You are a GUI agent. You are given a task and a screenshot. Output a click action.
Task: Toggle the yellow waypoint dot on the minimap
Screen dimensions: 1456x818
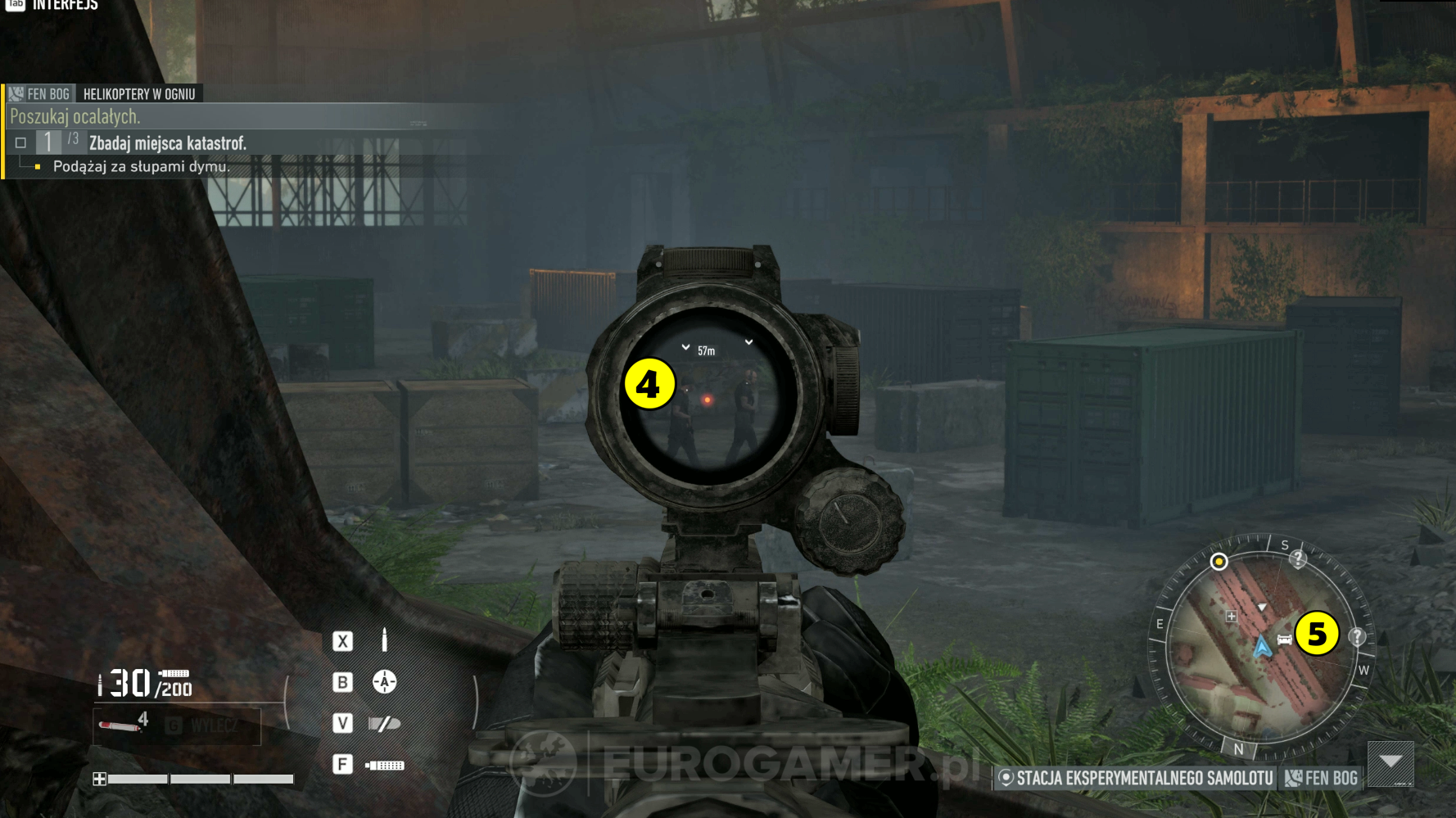tap(1219, 562)
